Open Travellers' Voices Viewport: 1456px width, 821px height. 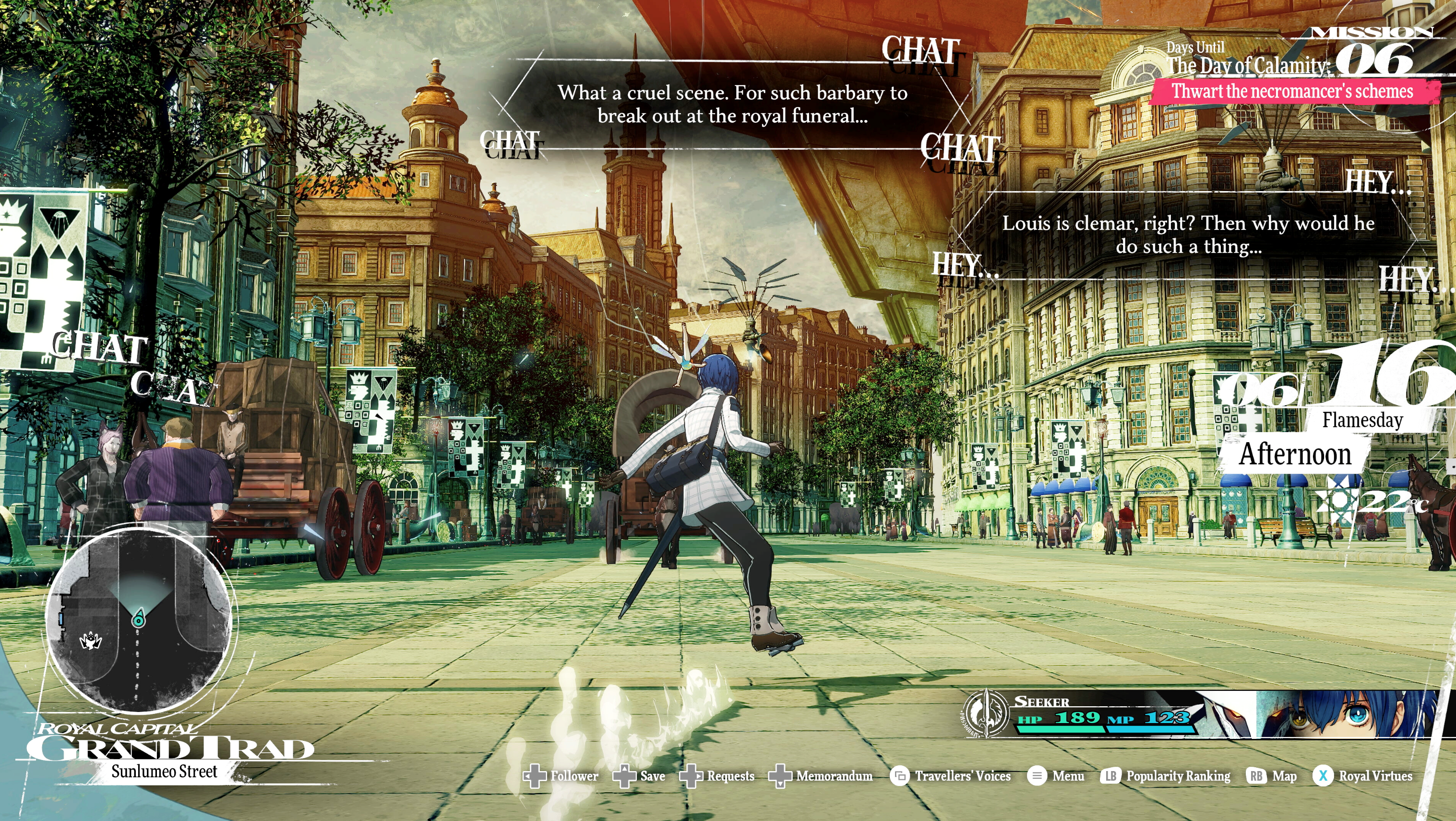click(951, 776)
